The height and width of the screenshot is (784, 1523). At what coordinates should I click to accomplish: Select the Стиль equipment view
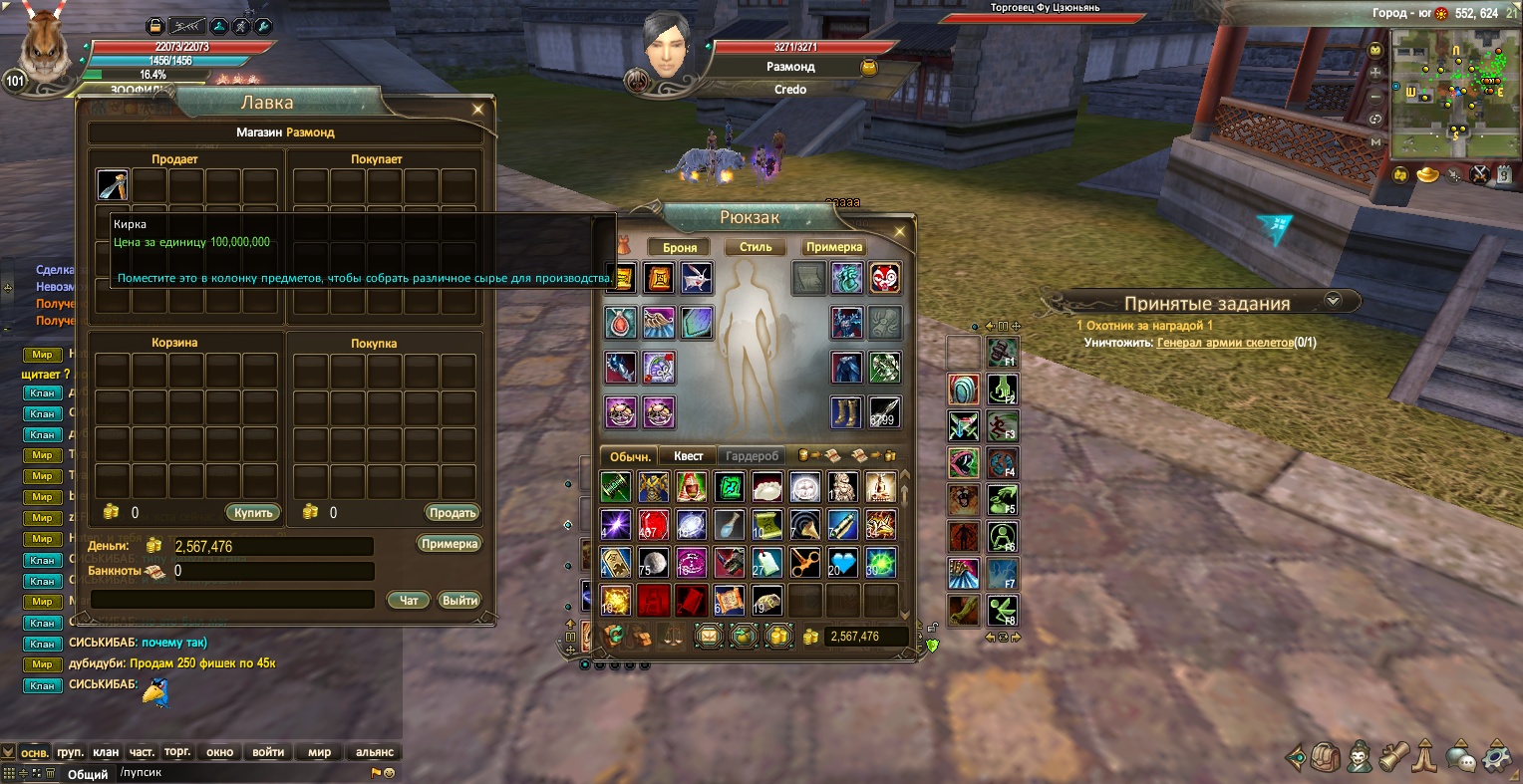(x=756, y=247)
